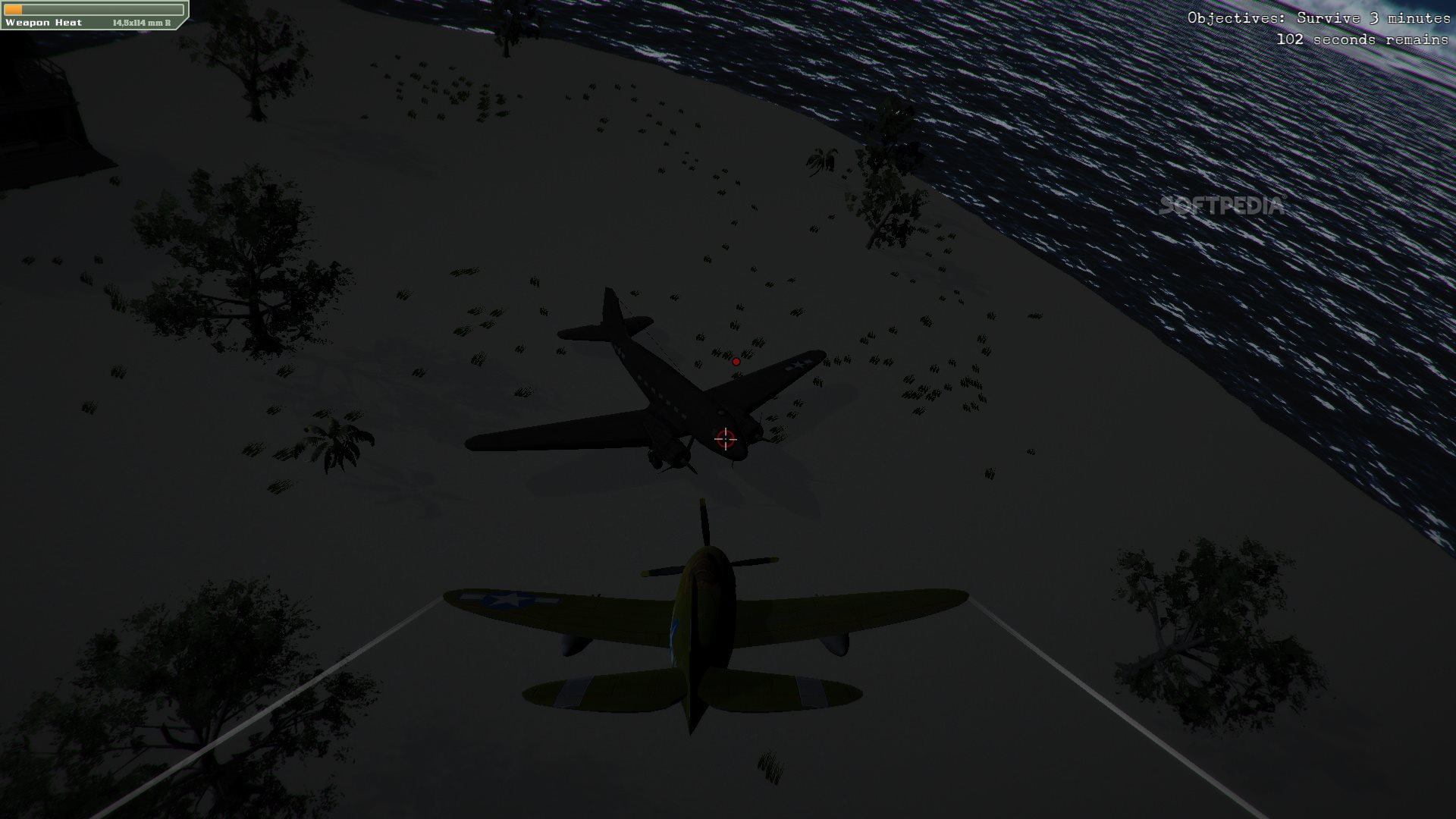Click the Survive 3 minutes objective tracker
This screenshot has width=1456, height=819.
tap(1318, 18)
